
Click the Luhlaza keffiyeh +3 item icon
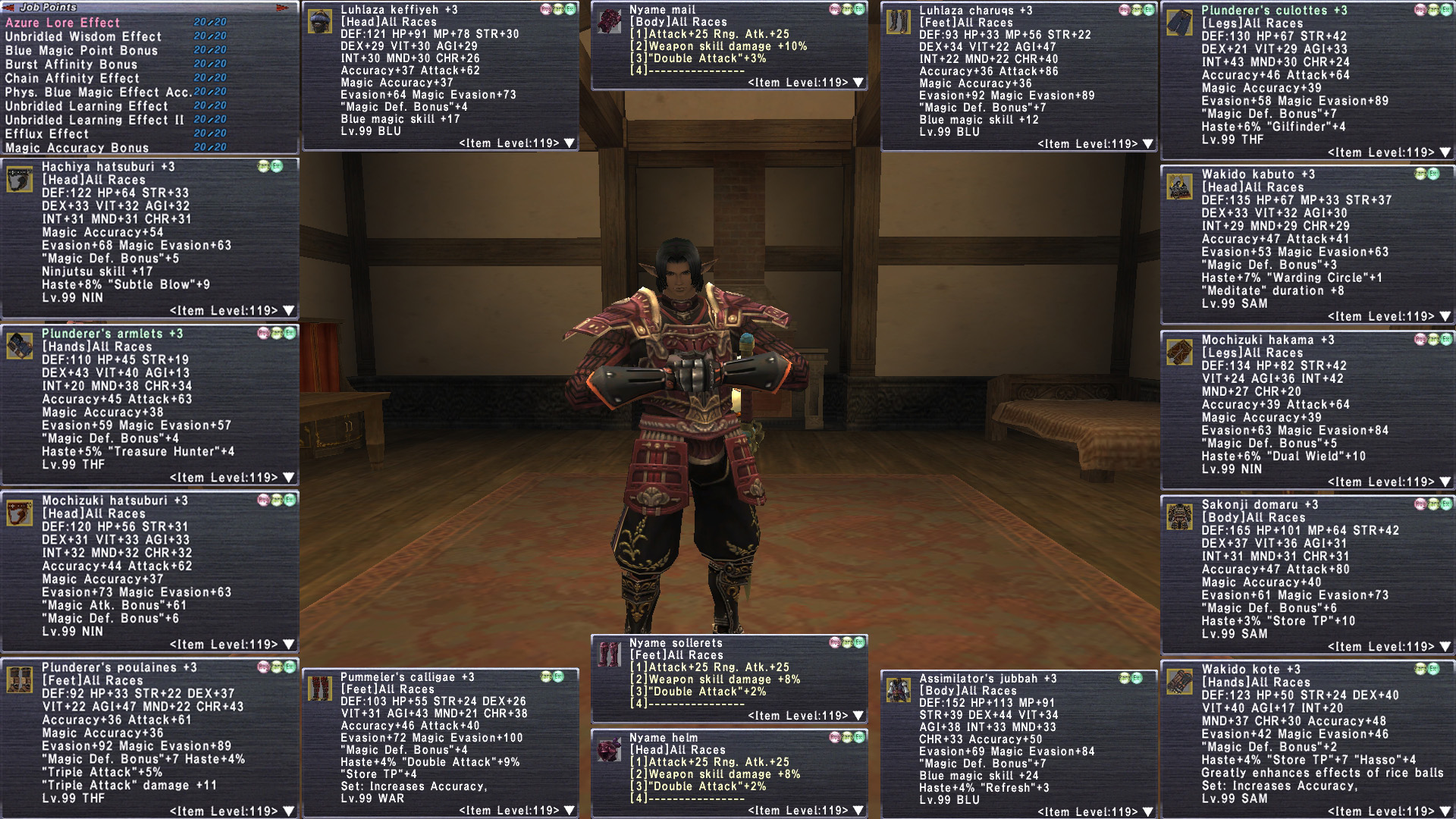[x=320, y=22]
